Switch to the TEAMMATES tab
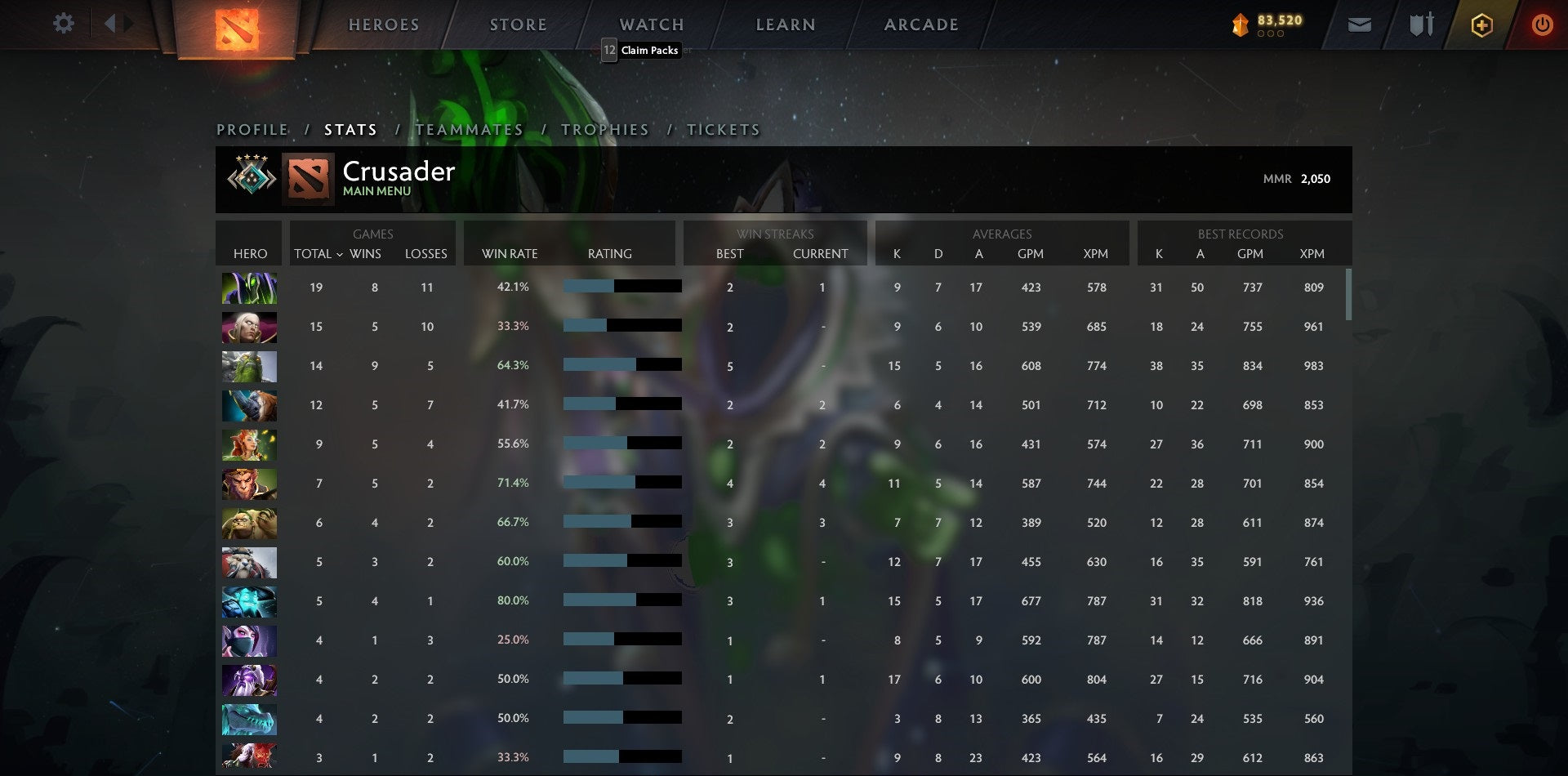Screen dimensions: 1568x776 point(468,129)
